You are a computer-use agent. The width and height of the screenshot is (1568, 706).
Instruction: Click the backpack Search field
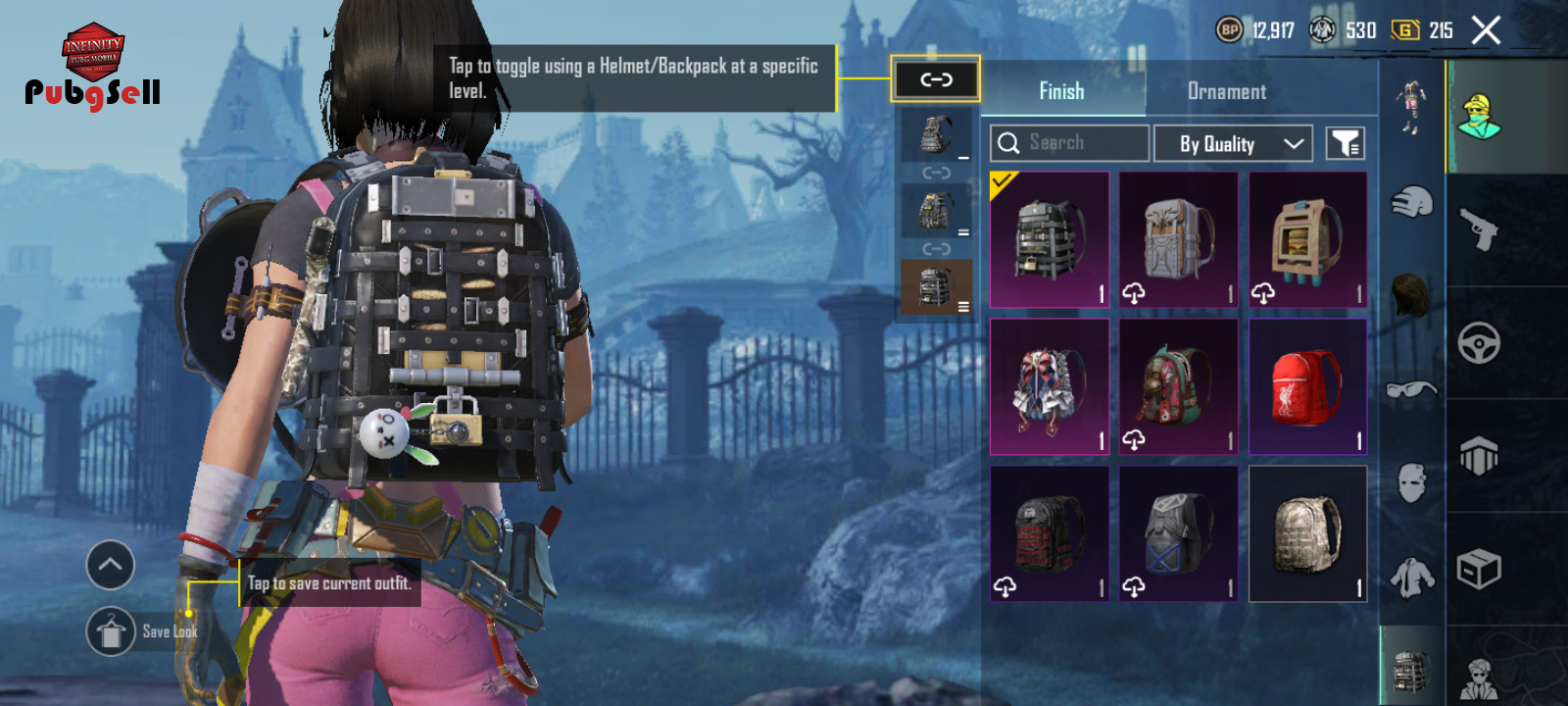1069,143
